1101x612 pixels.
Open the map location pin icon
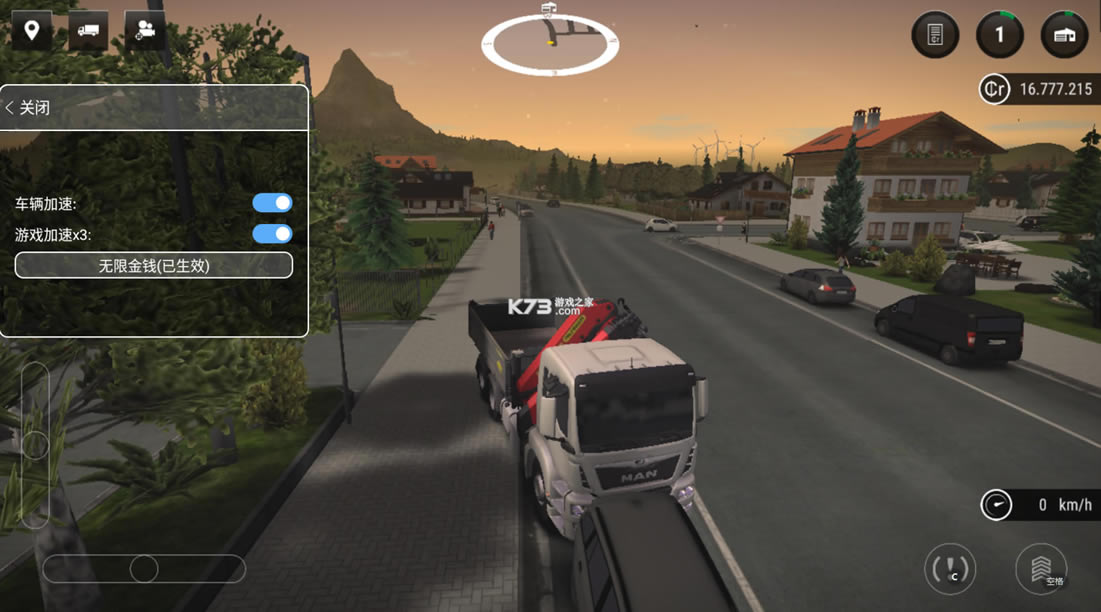32,31
